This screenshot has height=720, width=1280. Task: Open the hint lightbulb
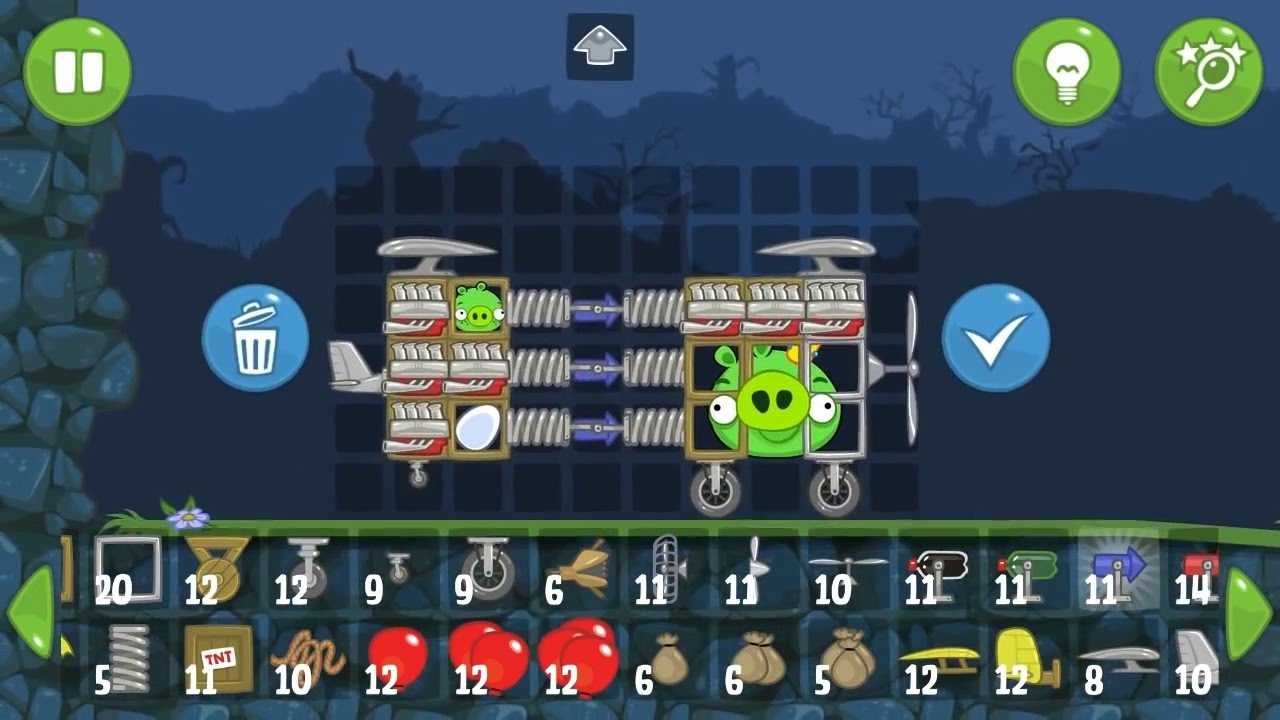pyautogui.click(x=1067, y=72)
